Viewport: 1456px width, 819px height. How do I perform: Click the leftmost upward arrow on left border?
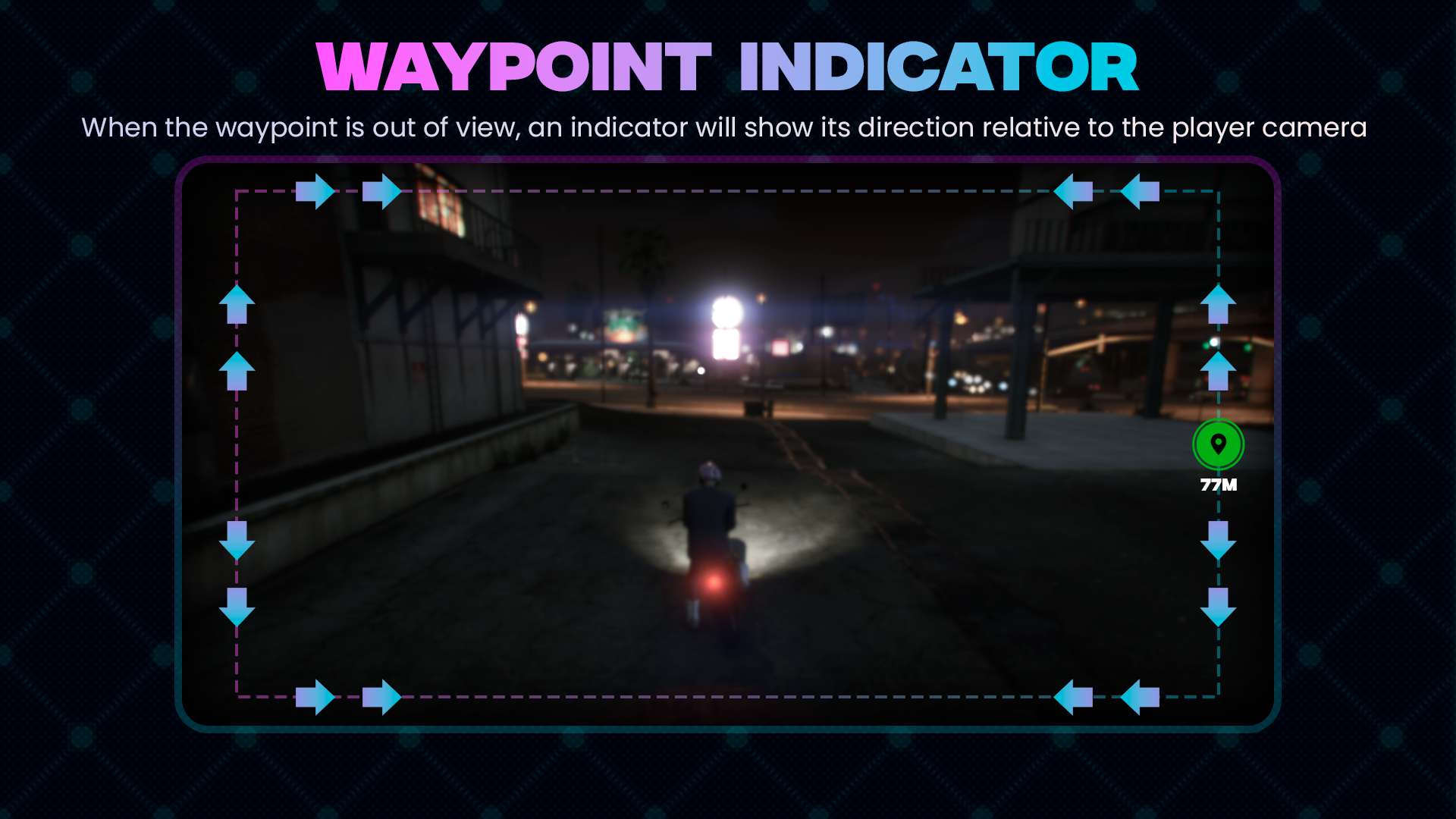(236, 303)
